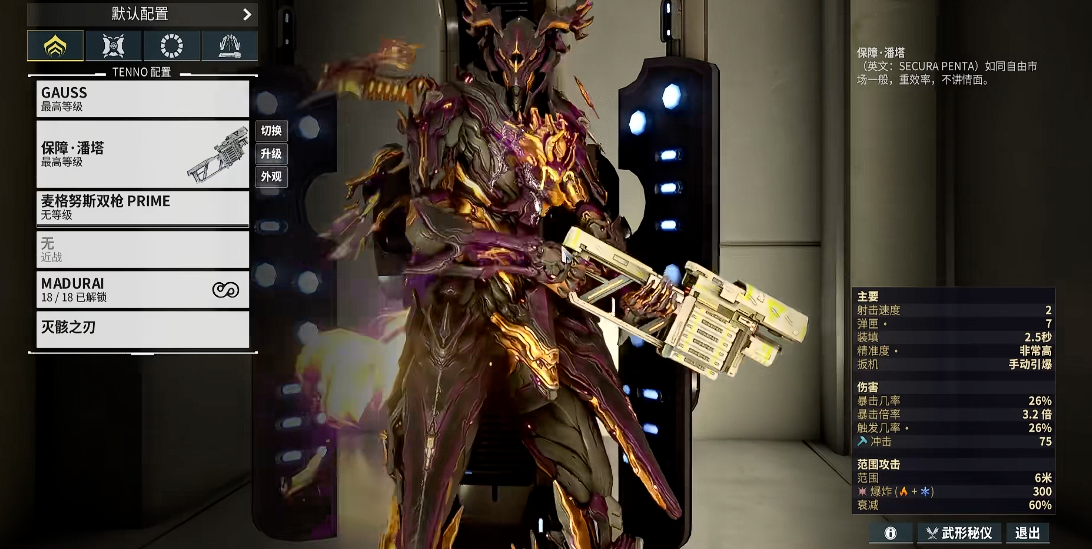Viewport: 1092px width, 549px height.
Task: Select the 麦格努斯双枪 PRIME secondary slot
Action: pyautogui.click(x=142, y=207)
